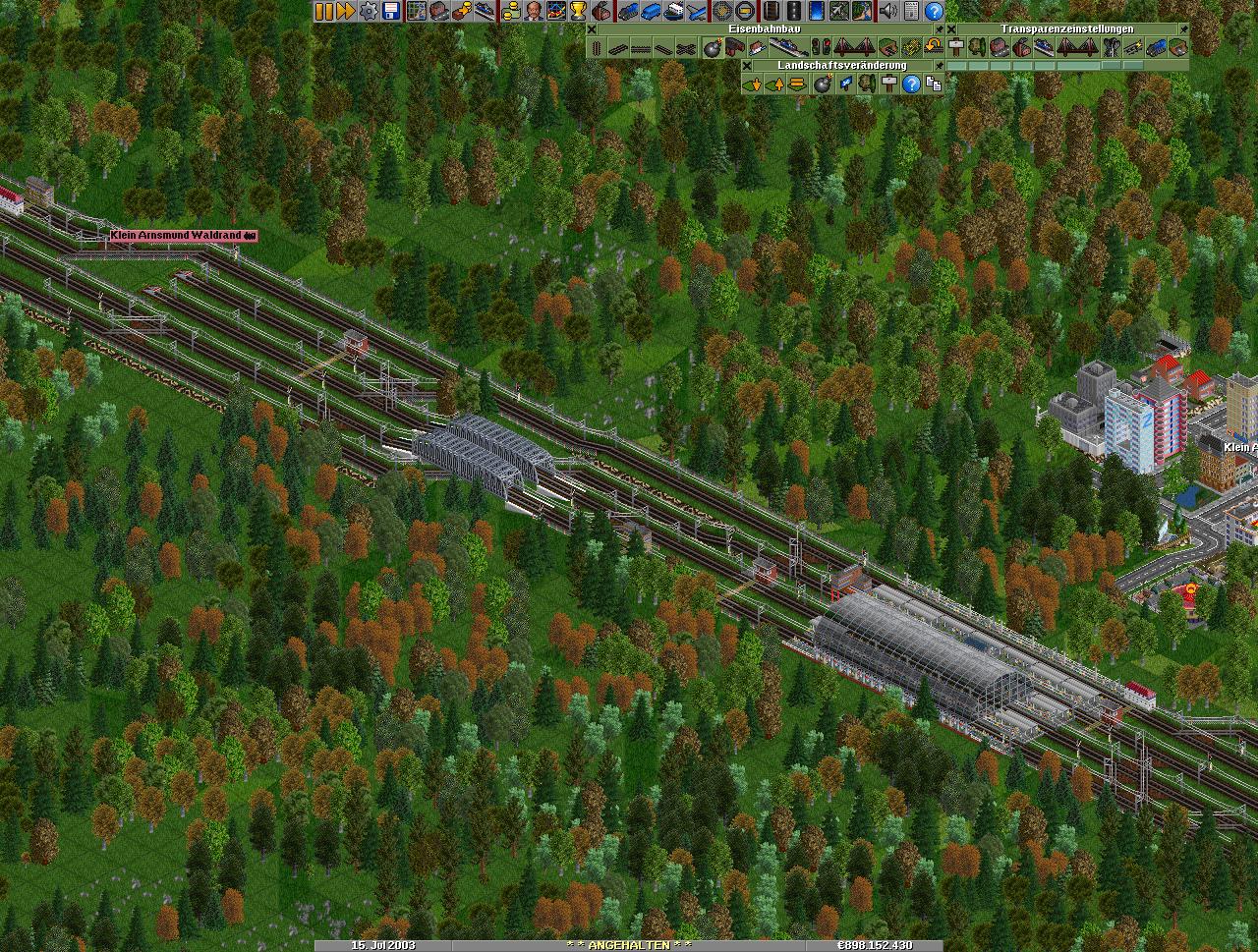Image resolution: width=1258 pixels, height=952 pixels.
Task: Open the aircraft list from top toolbar
Action: [x=697, y=11]
